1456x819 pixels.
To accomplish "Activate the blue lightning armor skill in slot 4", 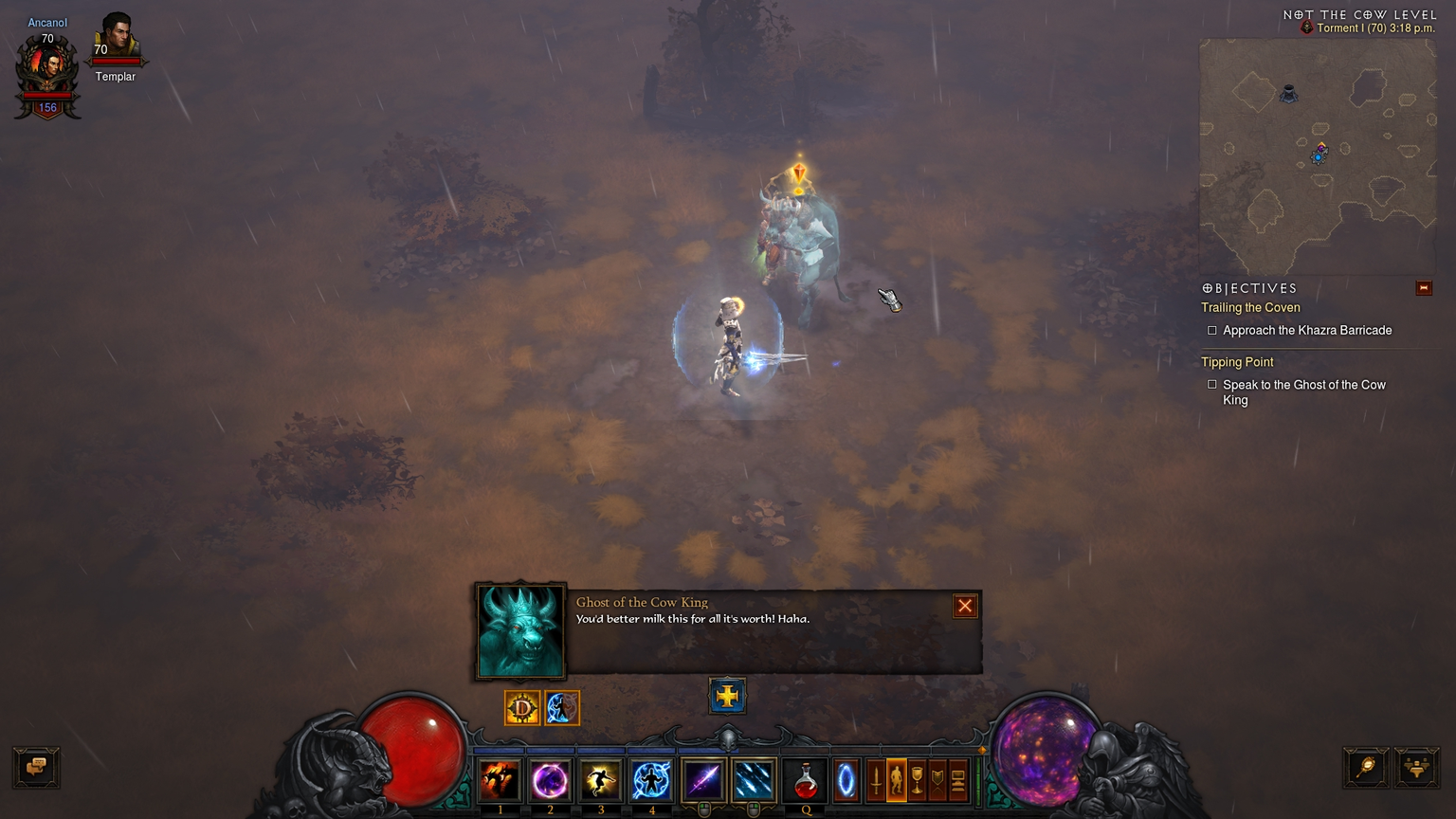I will click(651, 780).
